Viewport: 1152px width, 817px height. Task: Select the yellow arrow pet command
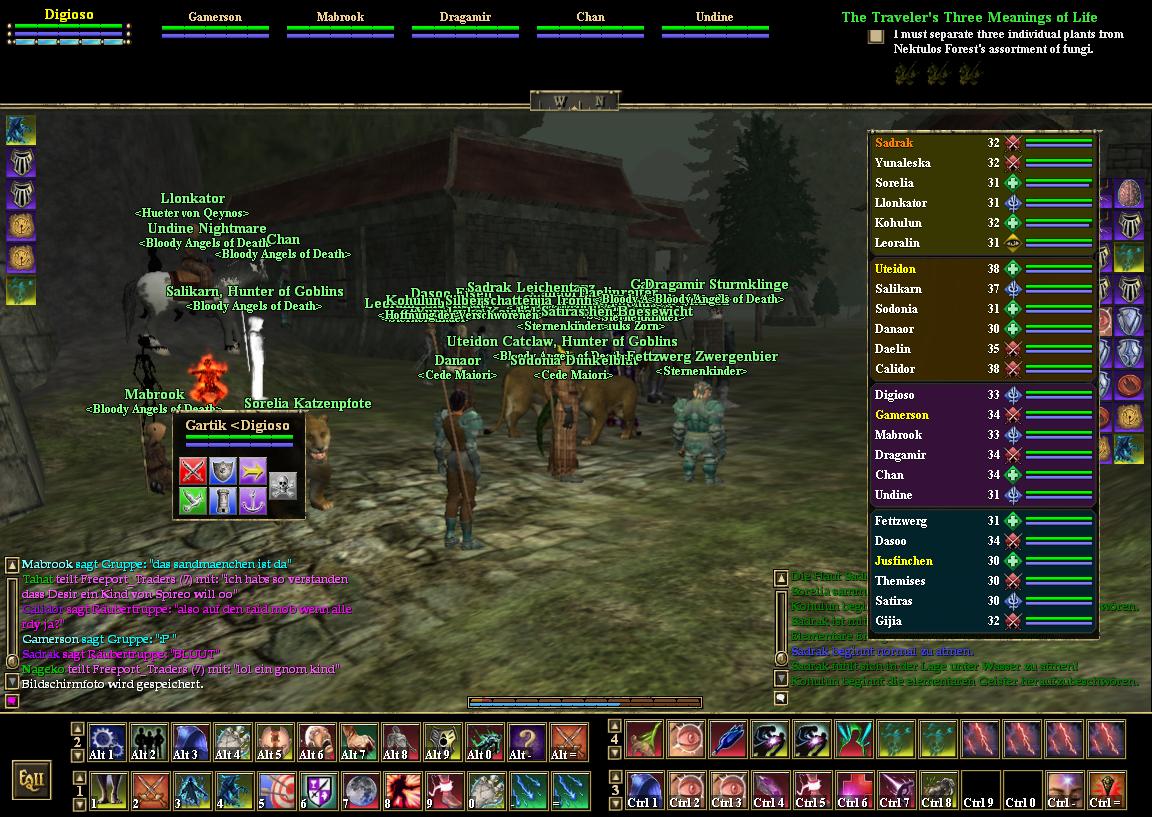coord(252,471)
